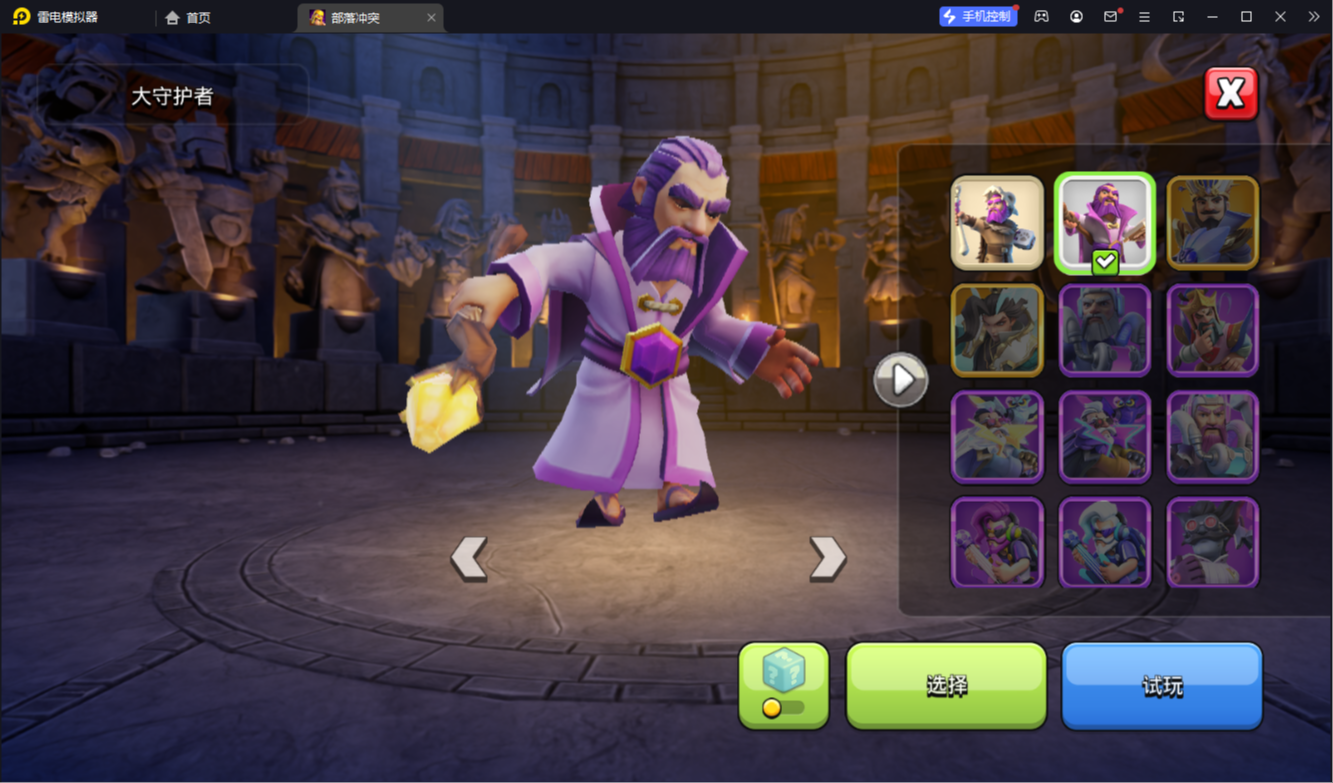
Task: Click the round play arrow button
Action: (x=901, y=380)
